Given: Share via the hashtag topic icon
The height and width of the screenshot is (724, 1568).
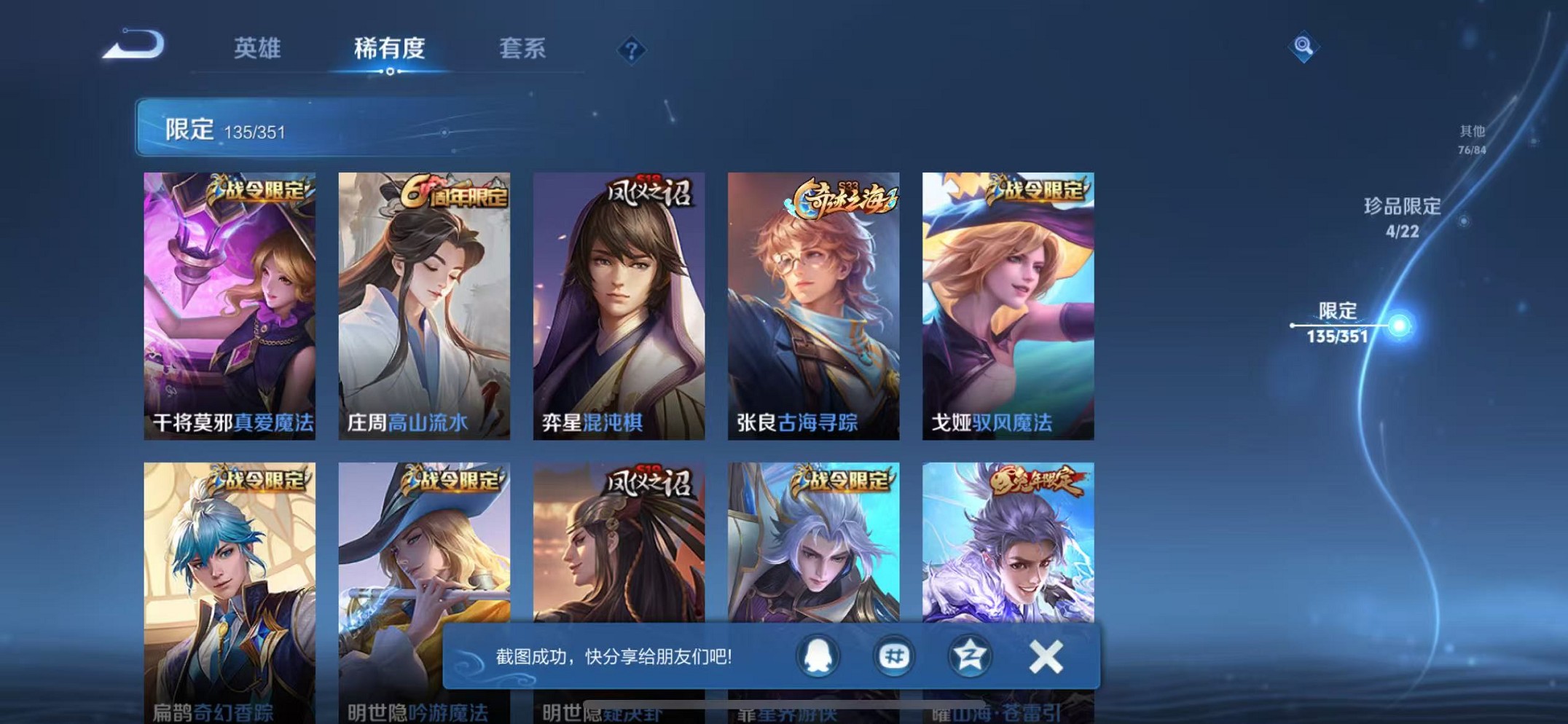Looking at the screenshot, I should 893,655.
